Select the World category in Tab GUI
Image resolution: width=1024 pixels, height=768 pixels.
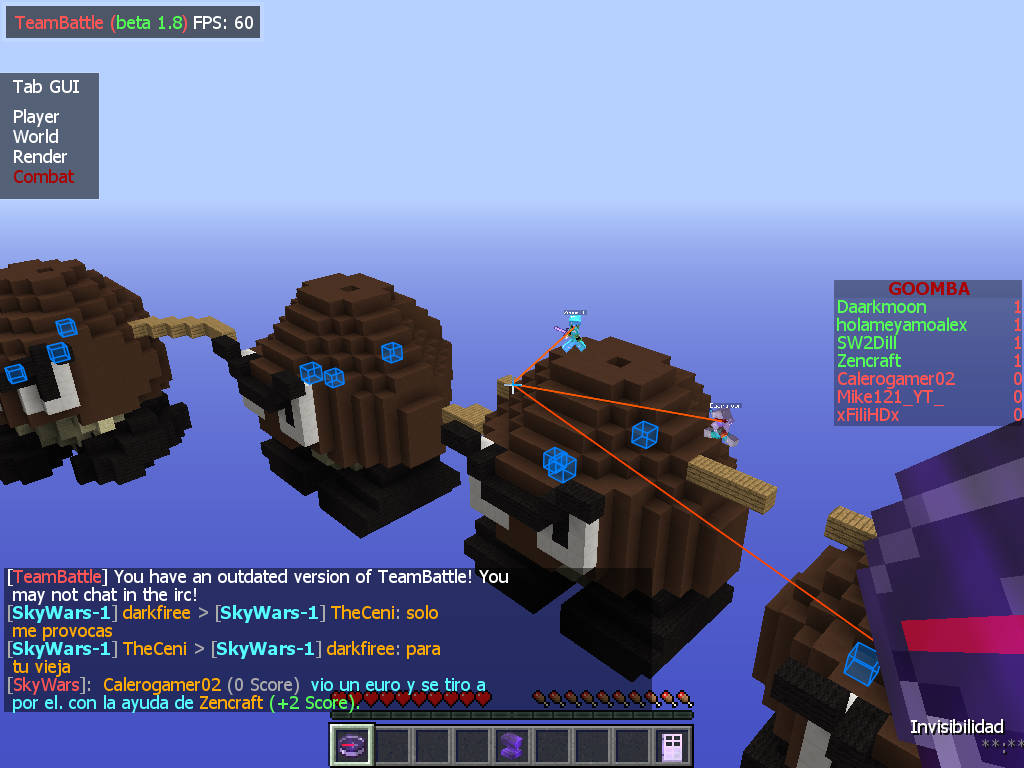pyautogui.click(x=36, y=137)
